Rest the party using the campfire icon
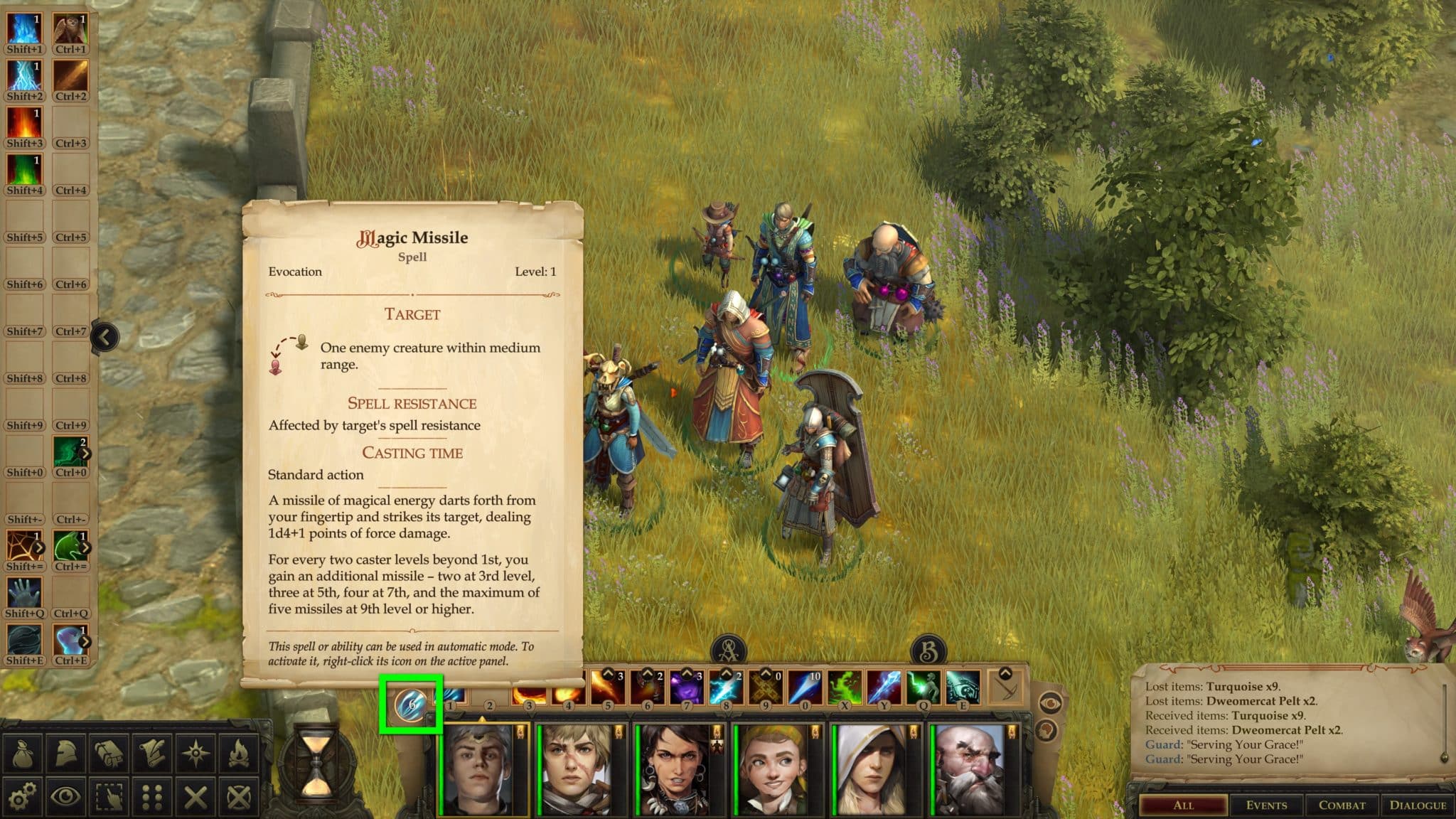Viewport: 1456px width, 819px height. point(238,751)
